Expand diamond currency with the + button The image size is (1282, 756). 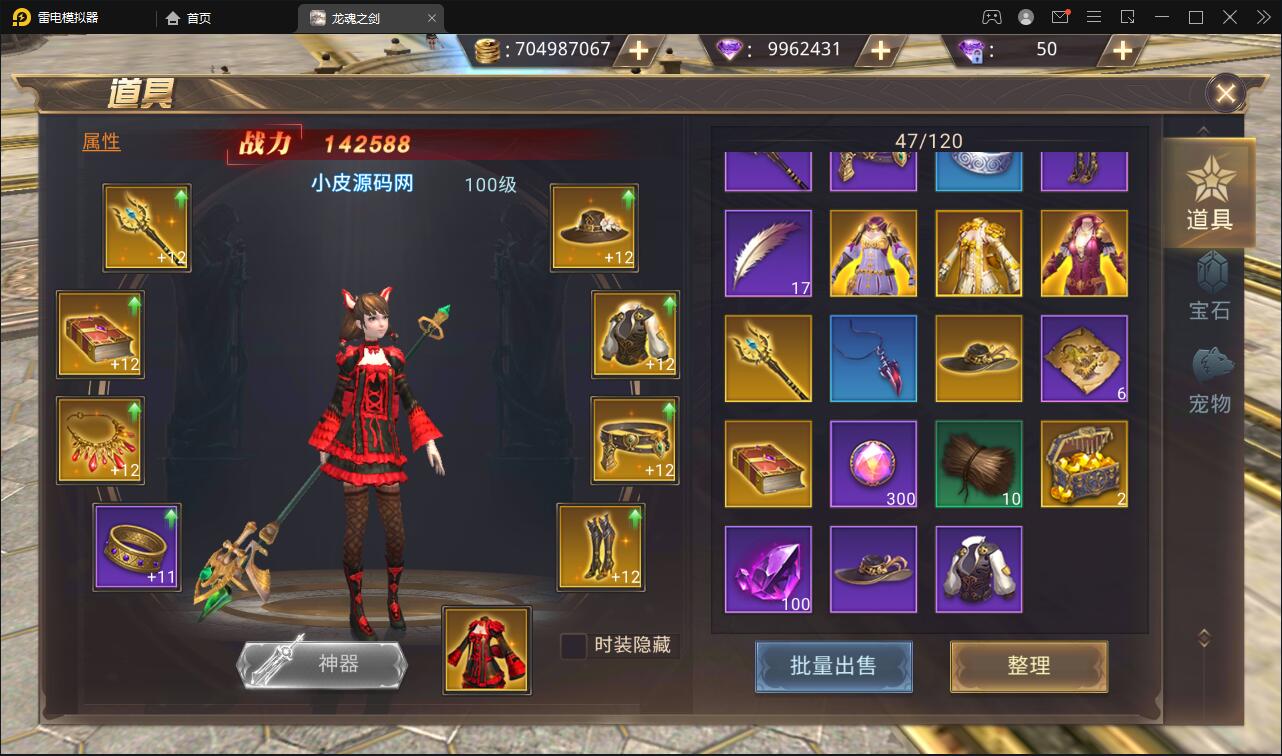tap(881, 49)
